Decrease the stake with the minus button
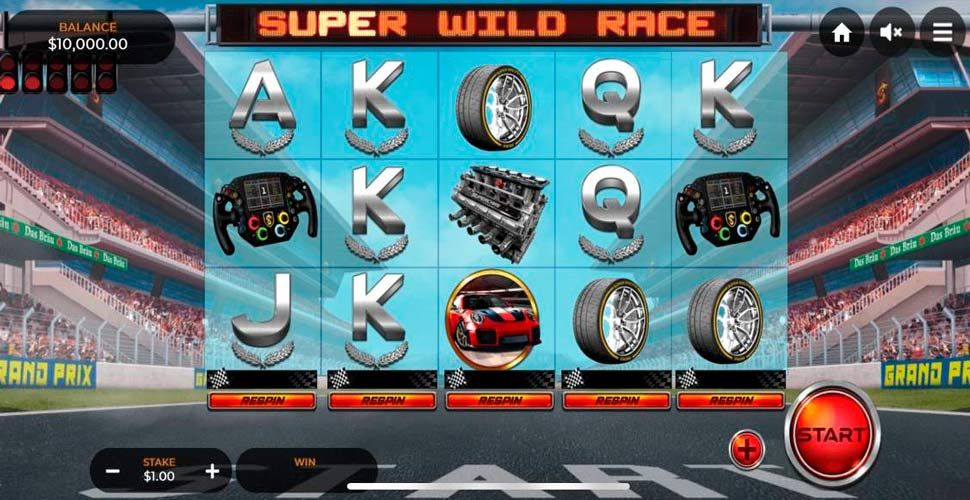 pos(113,470)
